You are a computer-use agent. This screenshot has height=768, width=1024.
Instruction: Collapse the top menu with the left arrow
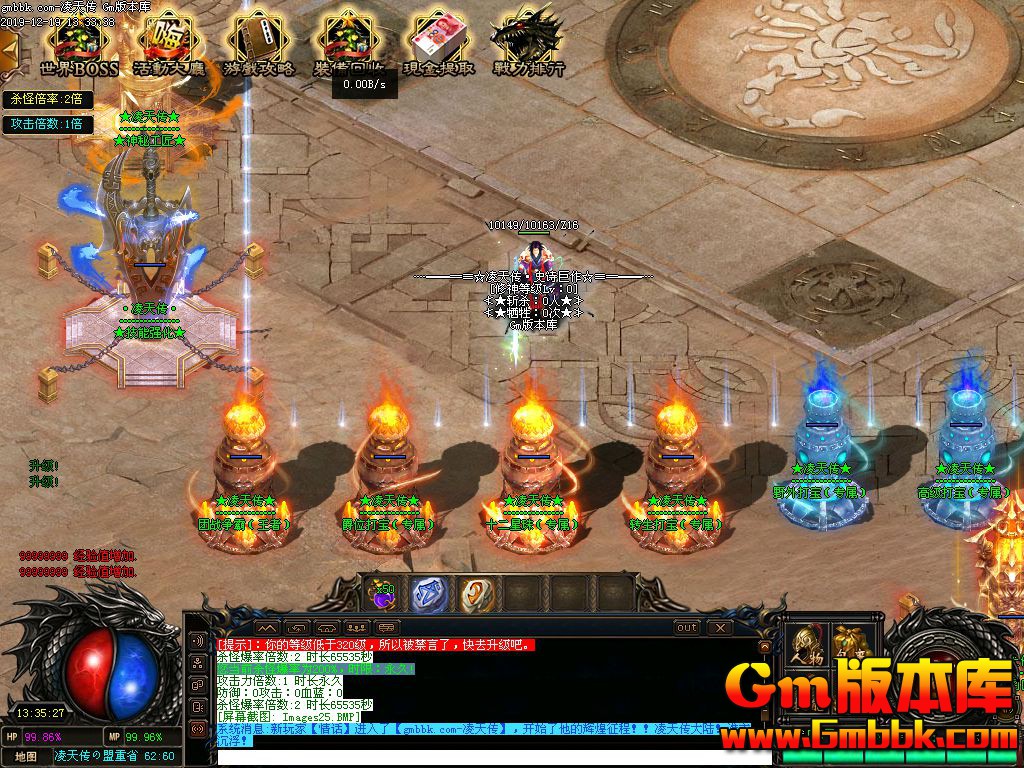[x=8, y=47]
